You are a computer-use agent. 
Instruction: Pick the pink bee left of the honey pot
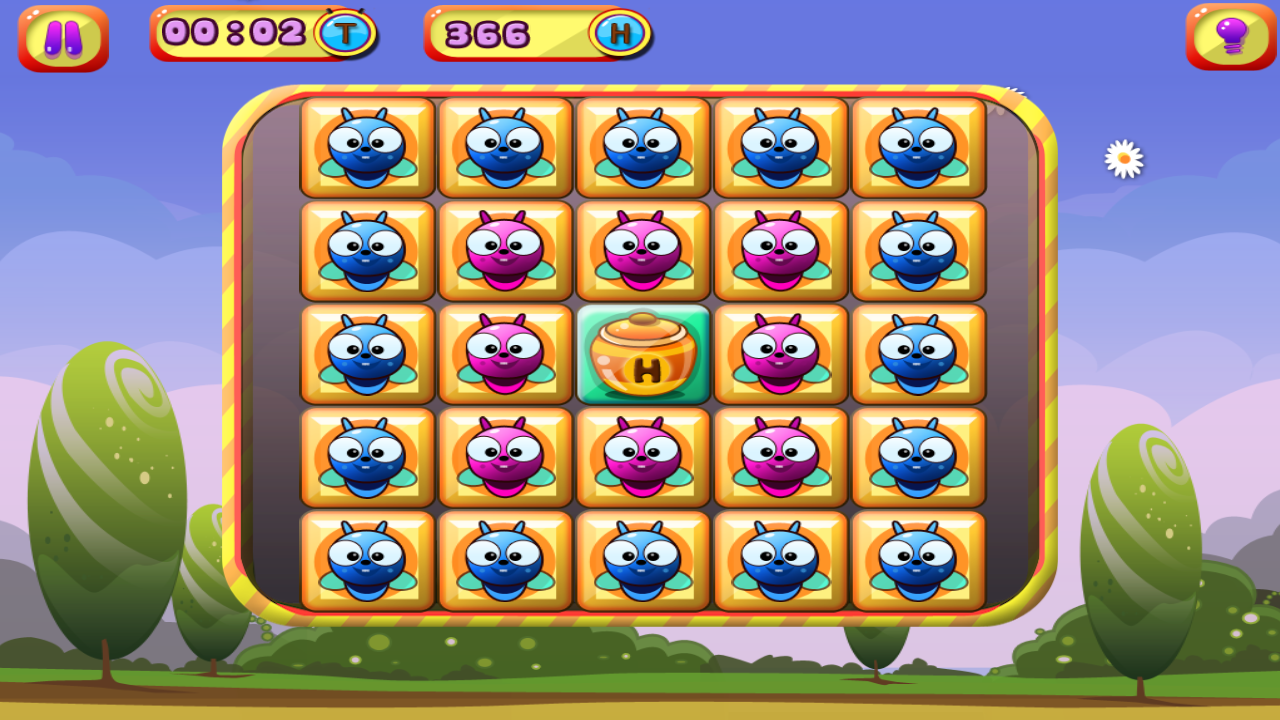coord(505,355)
